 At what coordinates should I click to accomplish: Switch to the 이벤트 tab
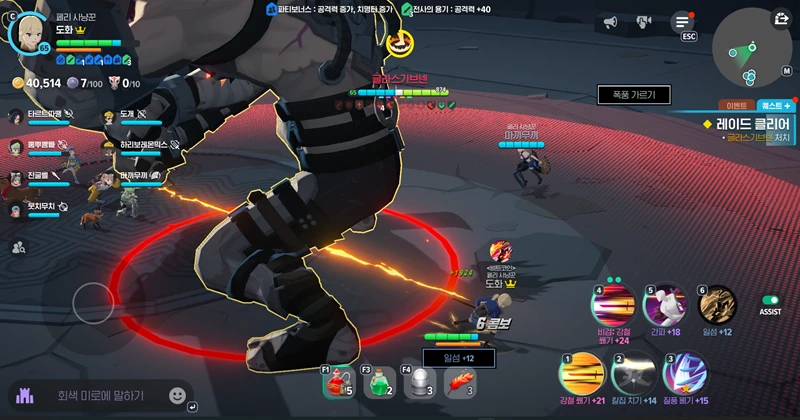click(737, 105)
